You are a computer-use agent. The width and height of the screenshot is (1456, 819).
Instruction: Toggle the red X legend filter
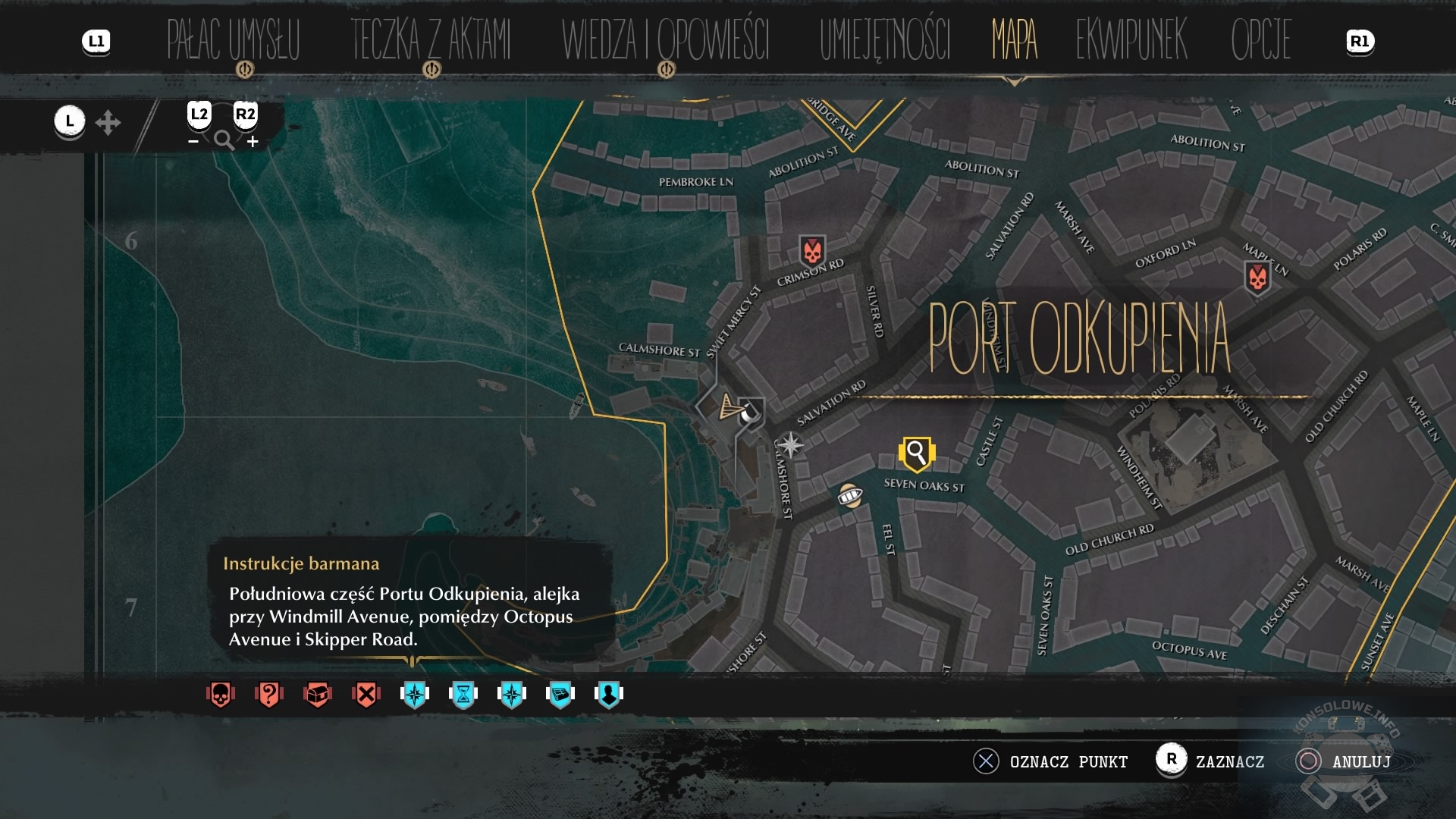click(x=366, y=694)
